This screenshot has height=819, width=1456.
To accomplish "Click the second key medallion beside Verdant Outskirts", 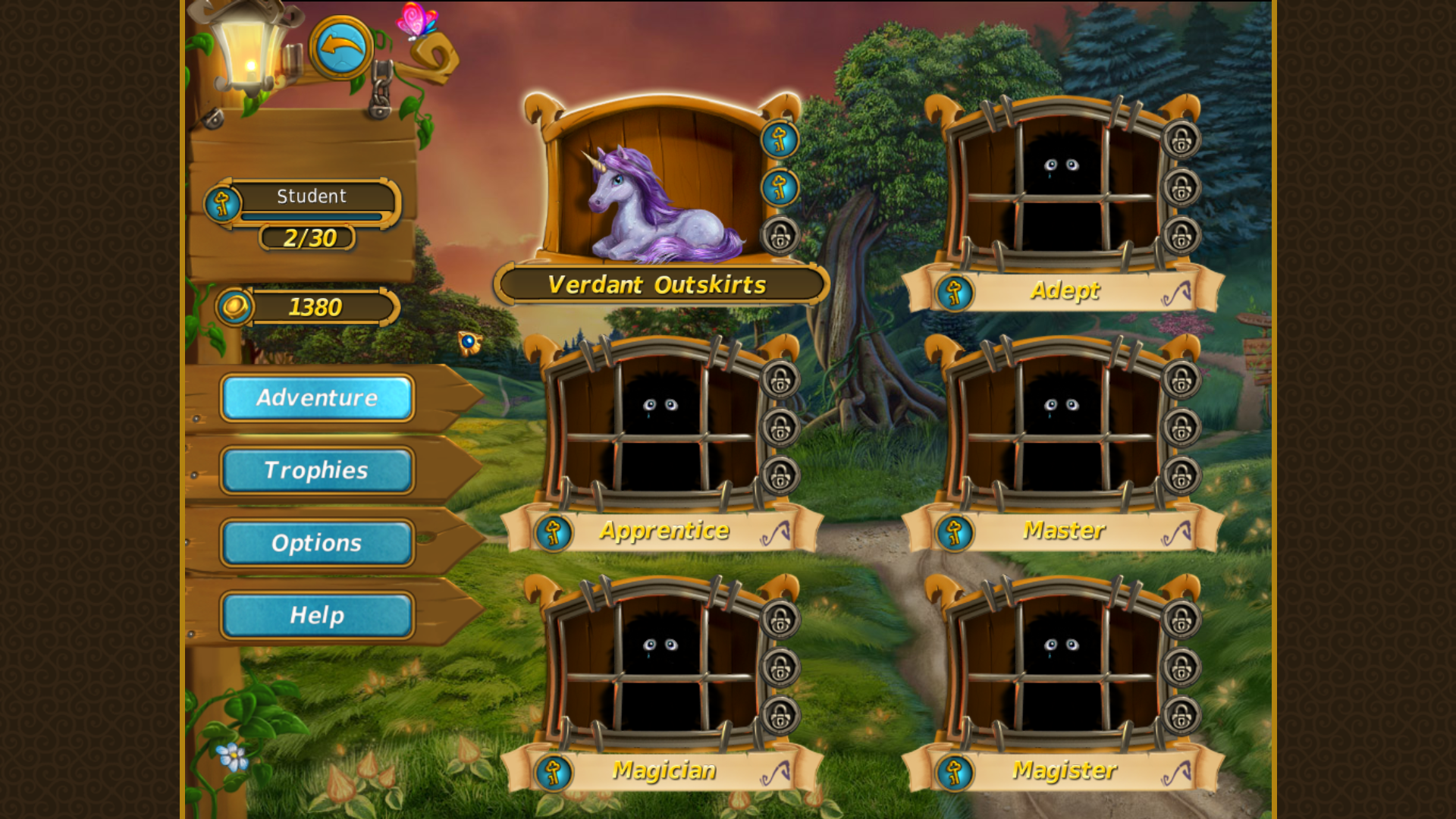I will coord(780,188).
